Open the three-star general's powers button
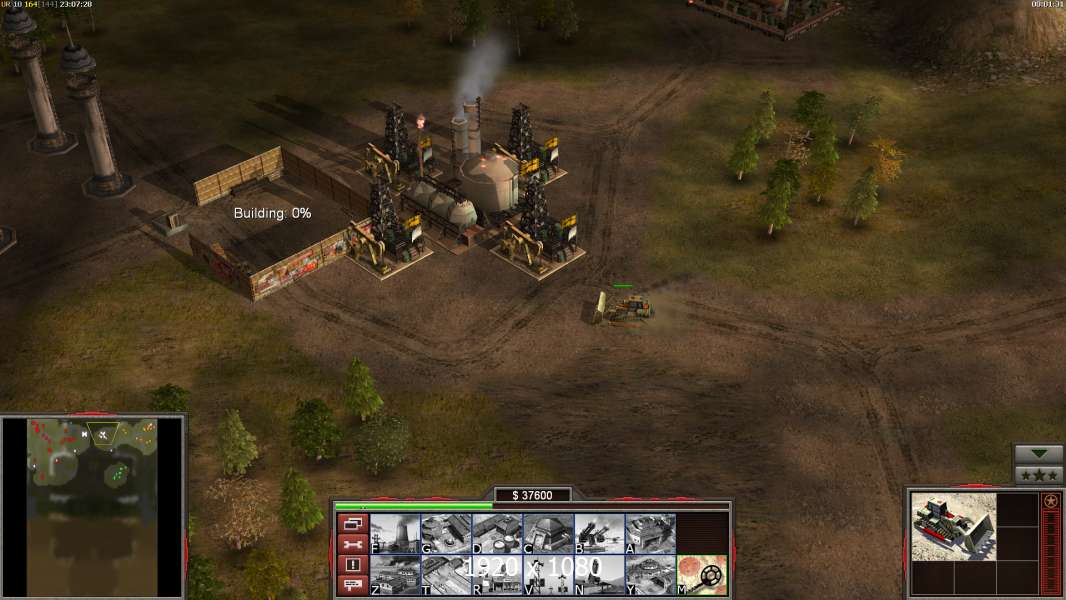Screen dimensions: 1066x600 tap(1038, 475)
